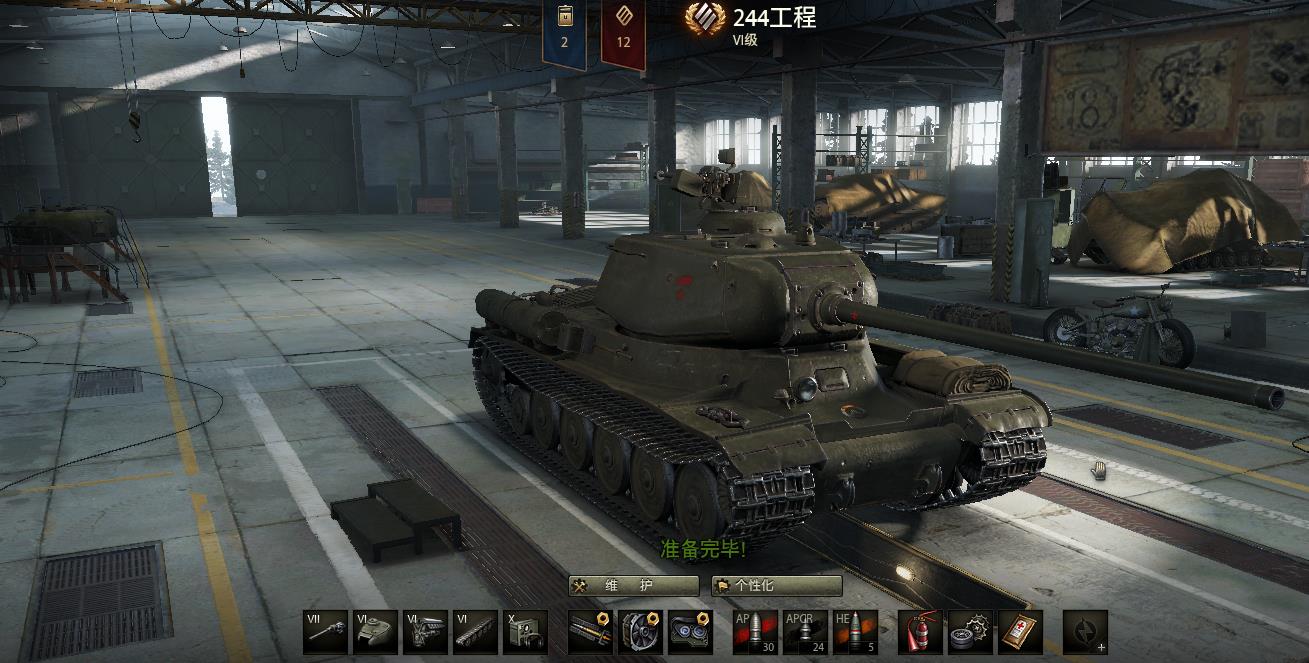
Task: Click the gun rammer equipment slot
Action: (x=590, y=632)
